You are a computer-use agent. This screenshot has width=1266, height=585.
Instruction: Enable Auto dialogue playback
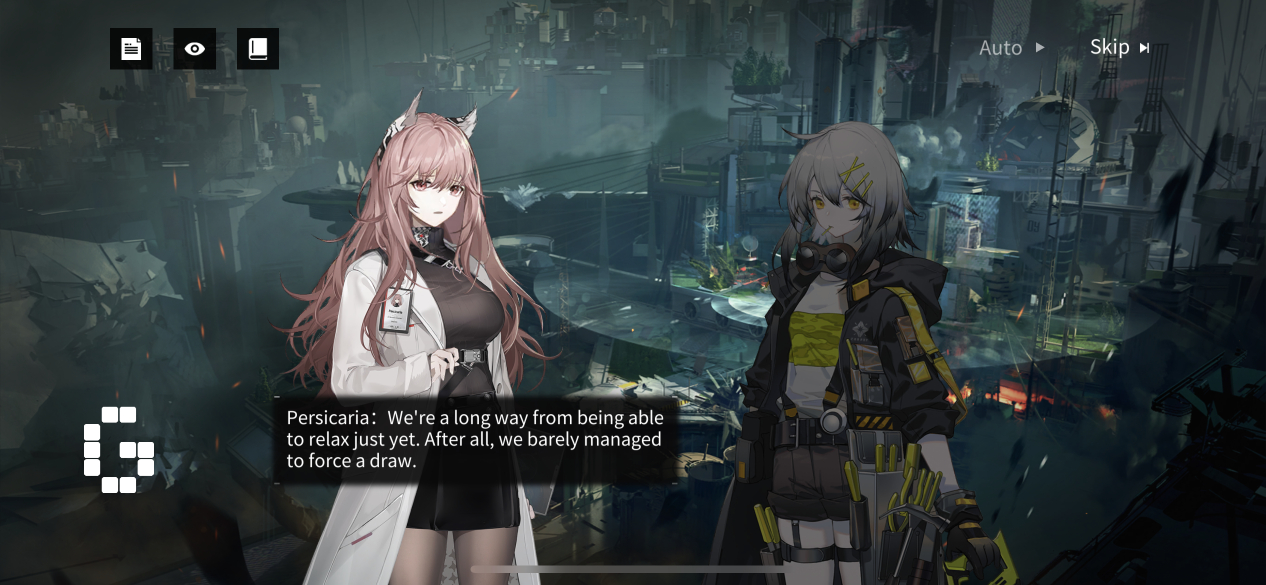pos(1011,48)
